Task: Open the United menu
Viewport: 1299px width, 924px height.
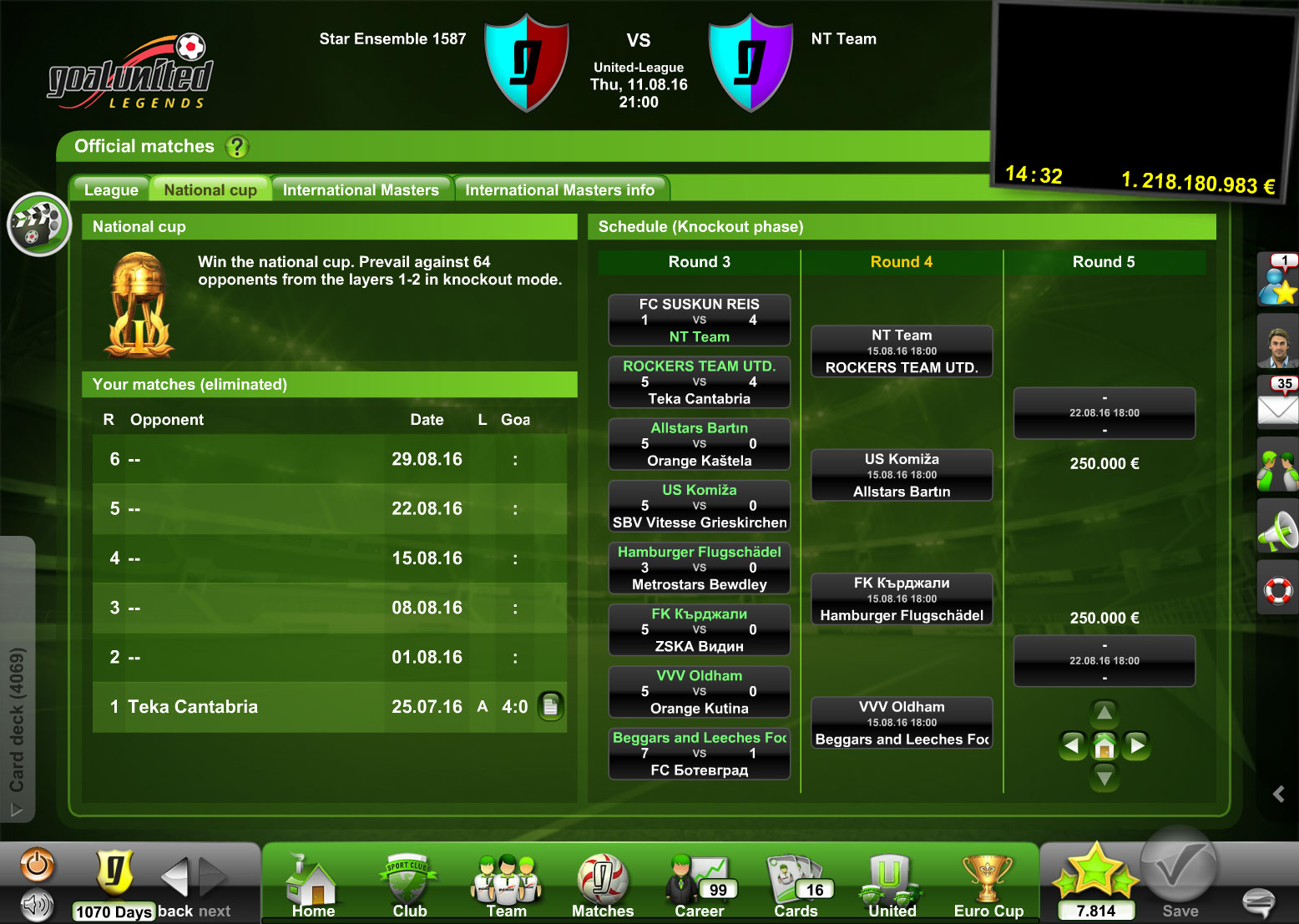Action: point(892,886)
